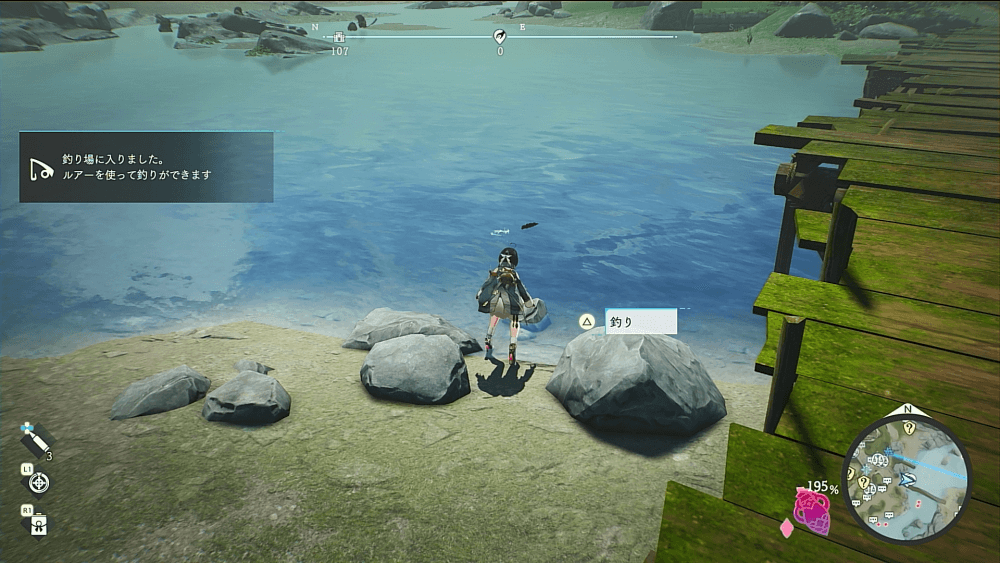Select the 釣り fishing prompt label
Viewport: 1000px width, 563px height.
[x=640, y=322]
